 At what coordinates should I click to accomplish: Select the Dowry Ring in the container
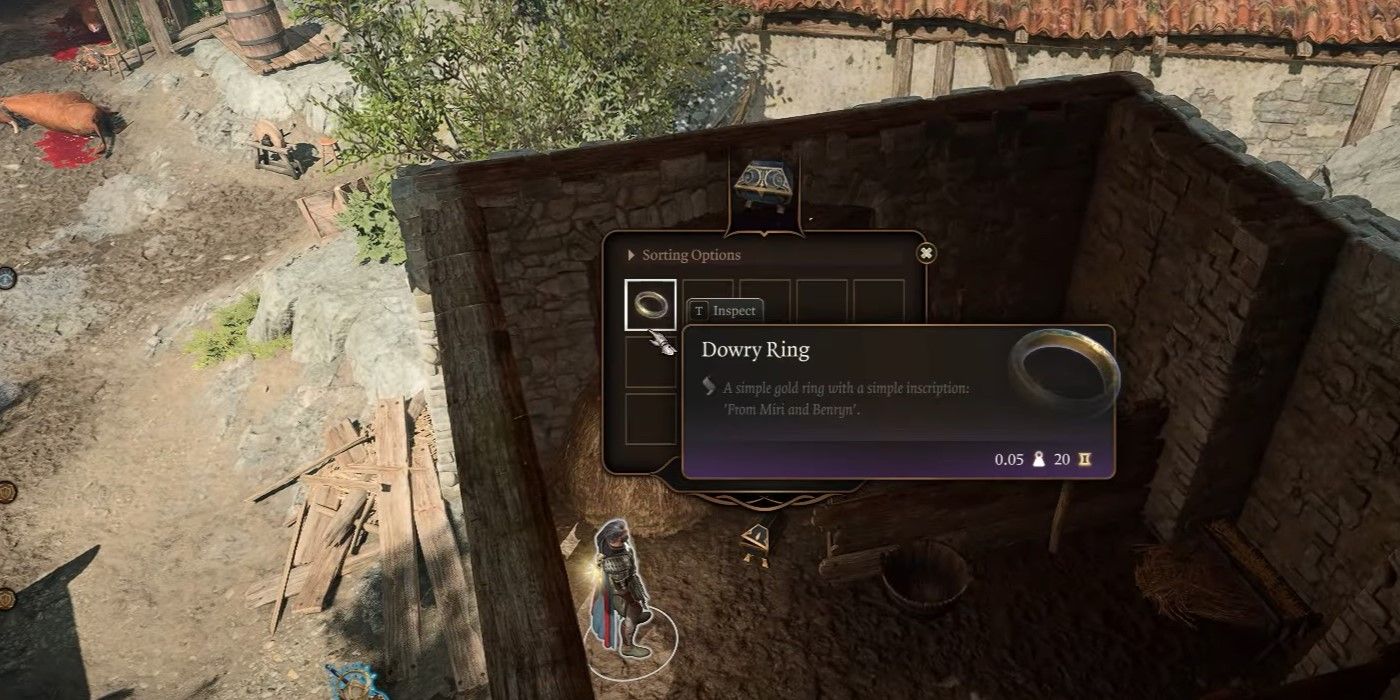coord(650,305)
